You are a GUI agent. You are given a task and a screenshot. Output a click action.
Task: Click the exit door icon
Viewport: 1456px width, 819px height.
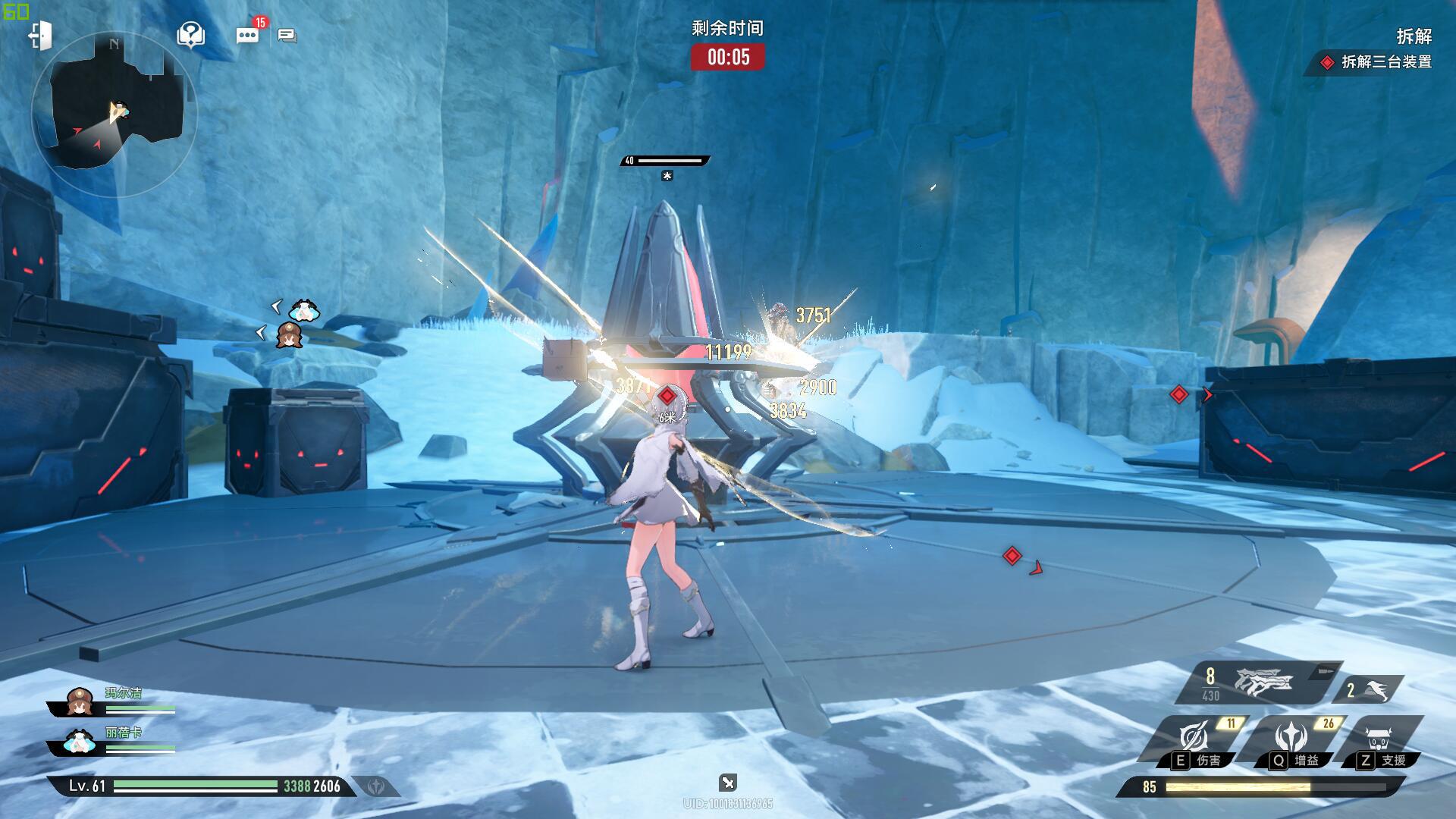tap(39, 36)
